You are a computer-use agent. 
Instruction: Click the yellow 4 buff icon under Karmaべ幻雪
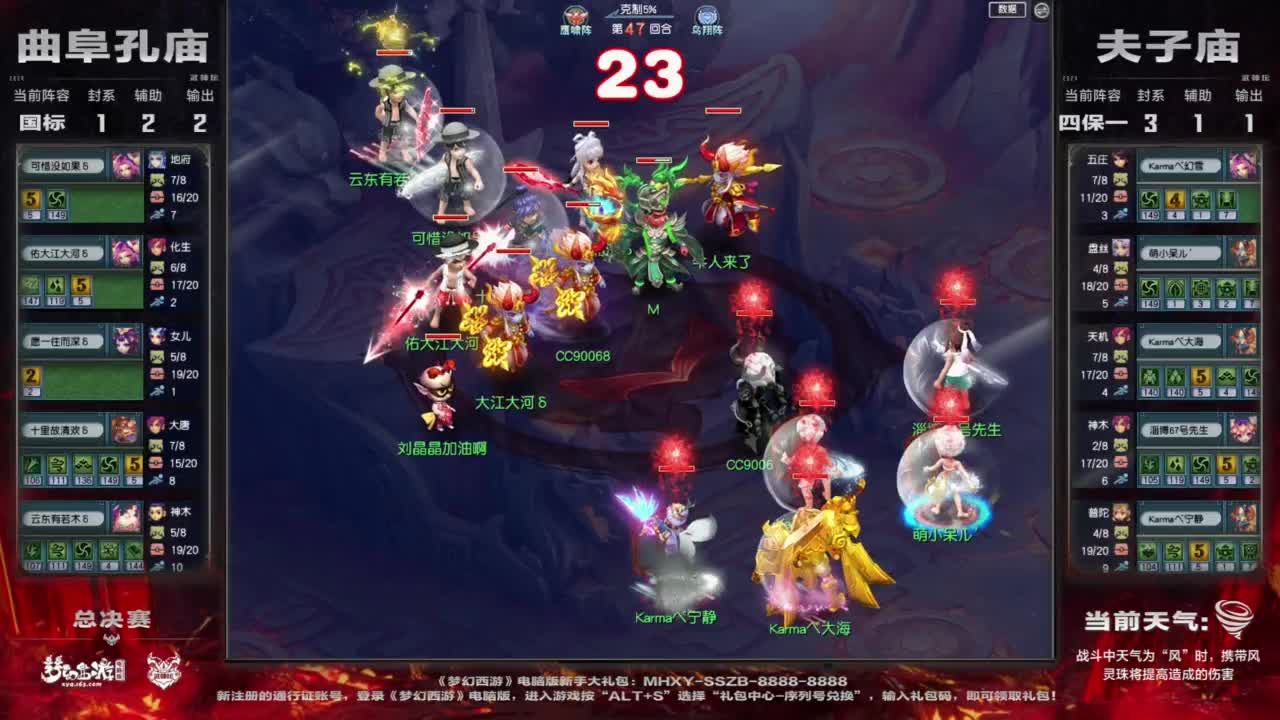pyautogui.click(x=1174, y=200)
